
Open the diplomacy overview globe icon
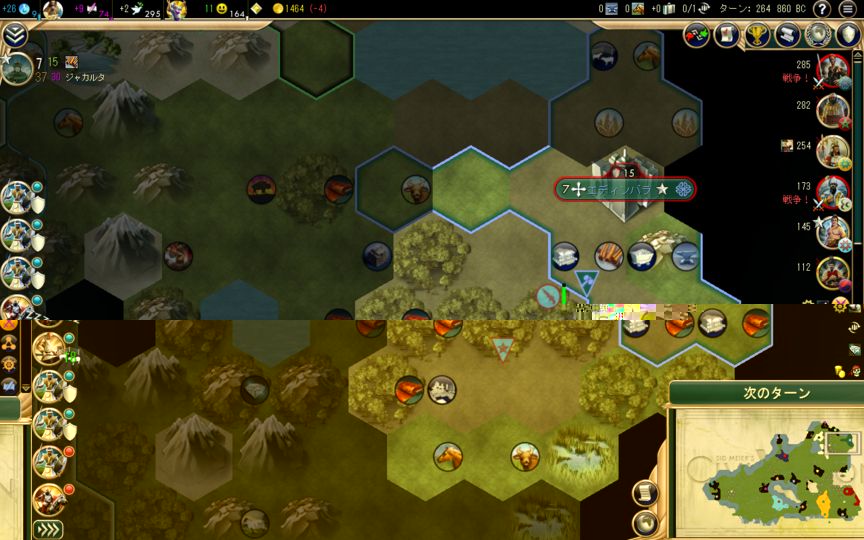818,35
